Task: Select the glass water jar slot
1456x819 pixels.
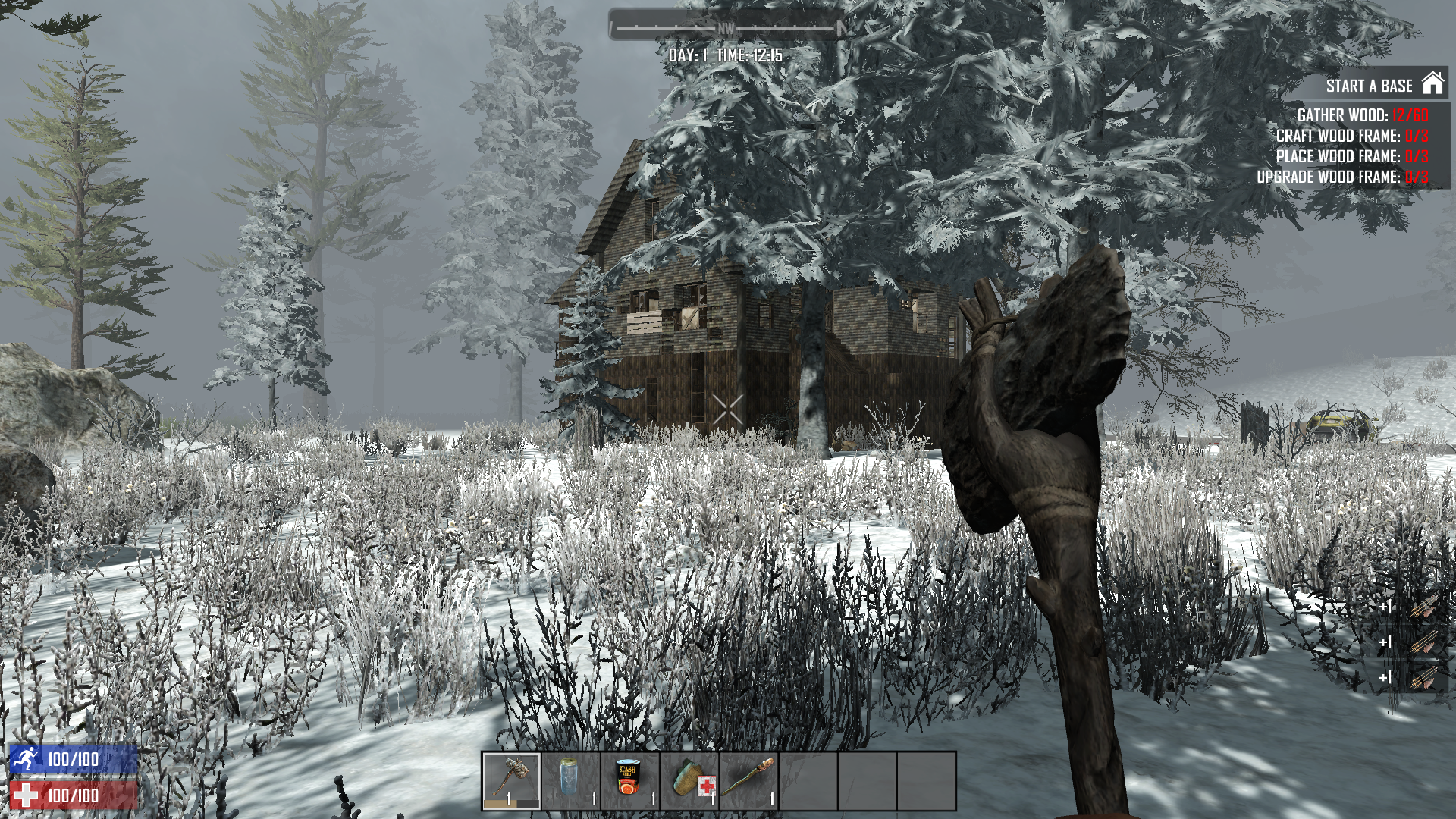Action: (x=570, y=781)
